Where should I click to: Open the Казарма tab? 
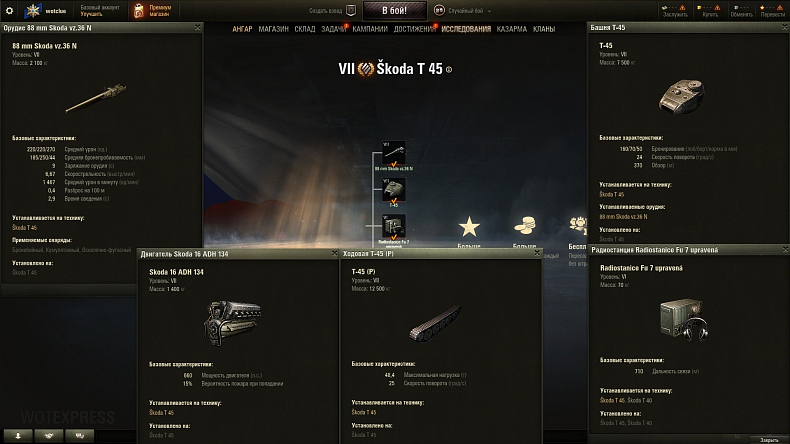(x=513, y=29)
